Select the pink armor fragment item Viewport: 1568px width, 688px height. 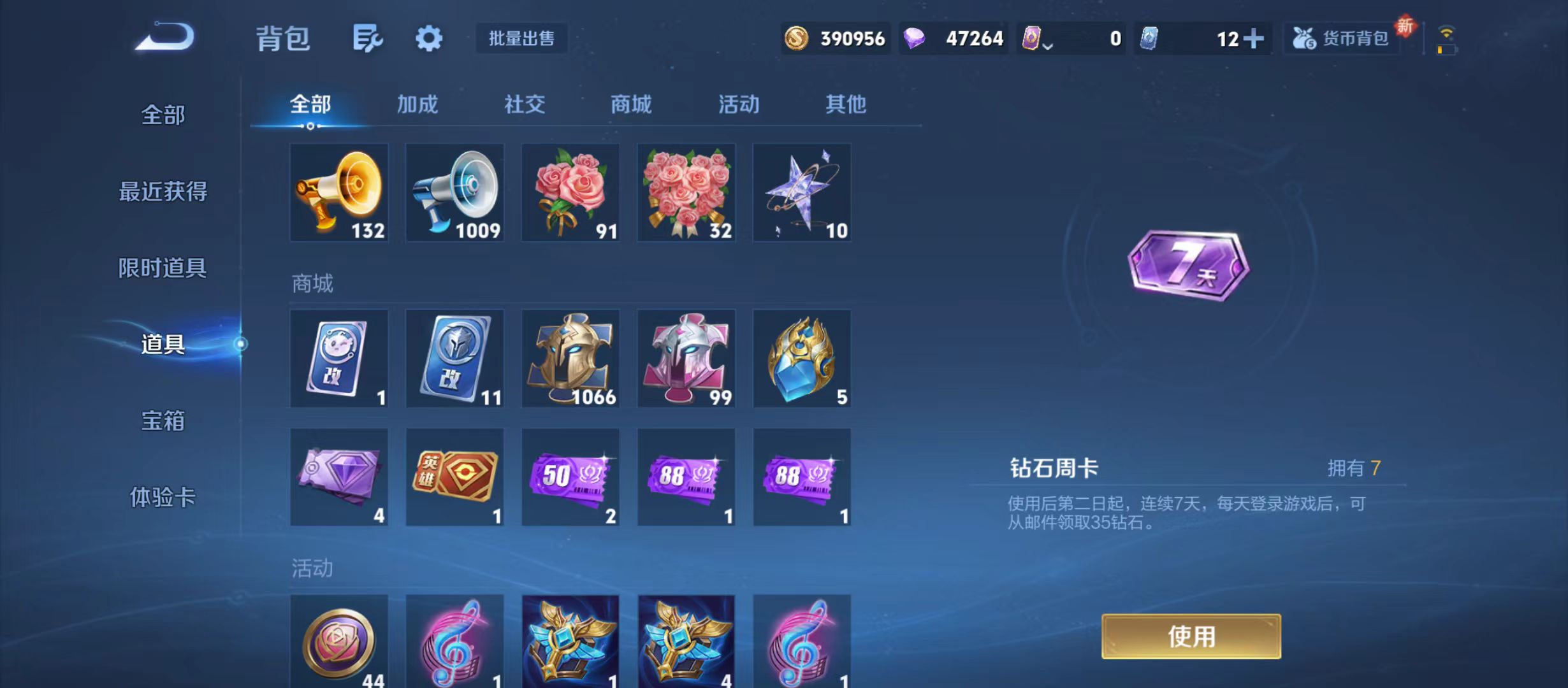click(685, 358)
